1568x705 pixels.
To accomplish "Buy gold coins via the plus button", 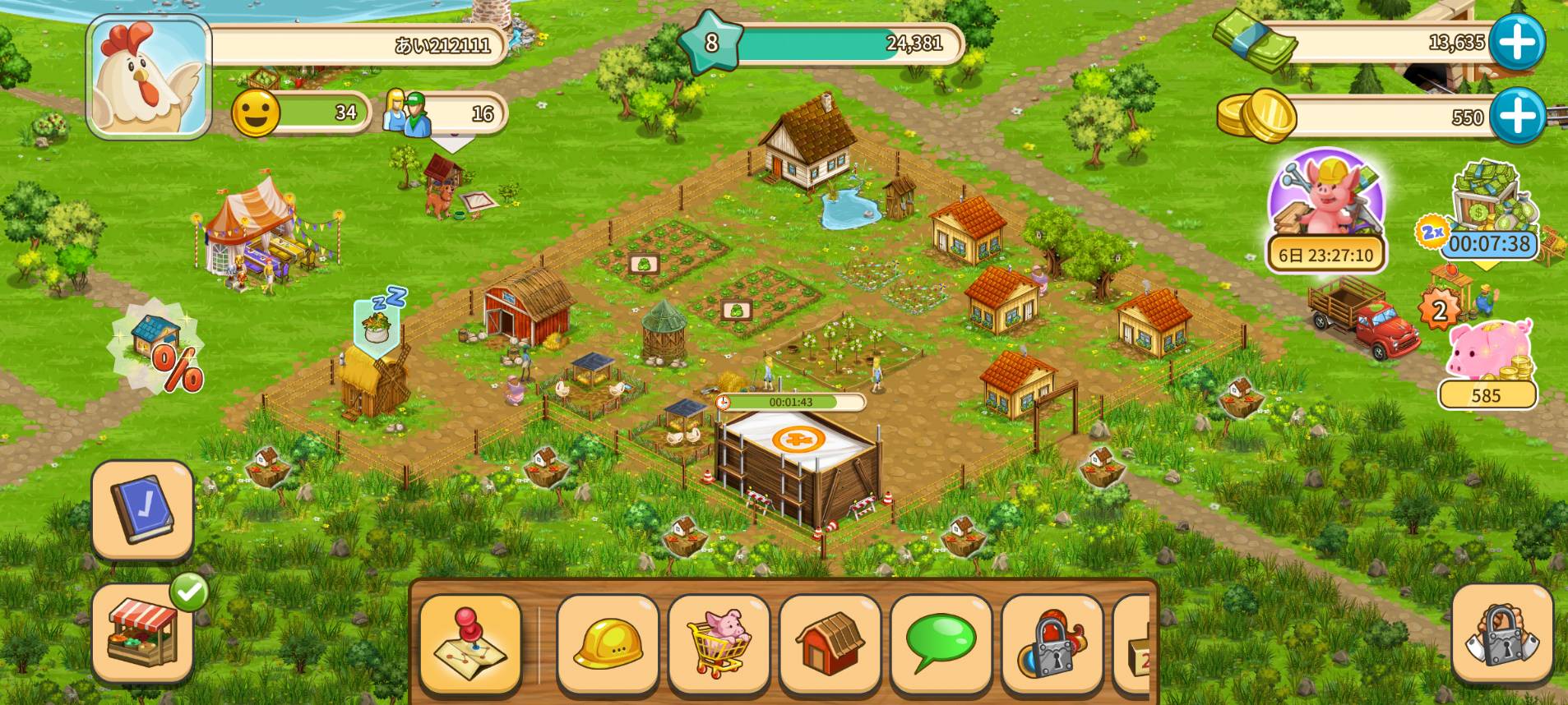I will coord(1516,116).
